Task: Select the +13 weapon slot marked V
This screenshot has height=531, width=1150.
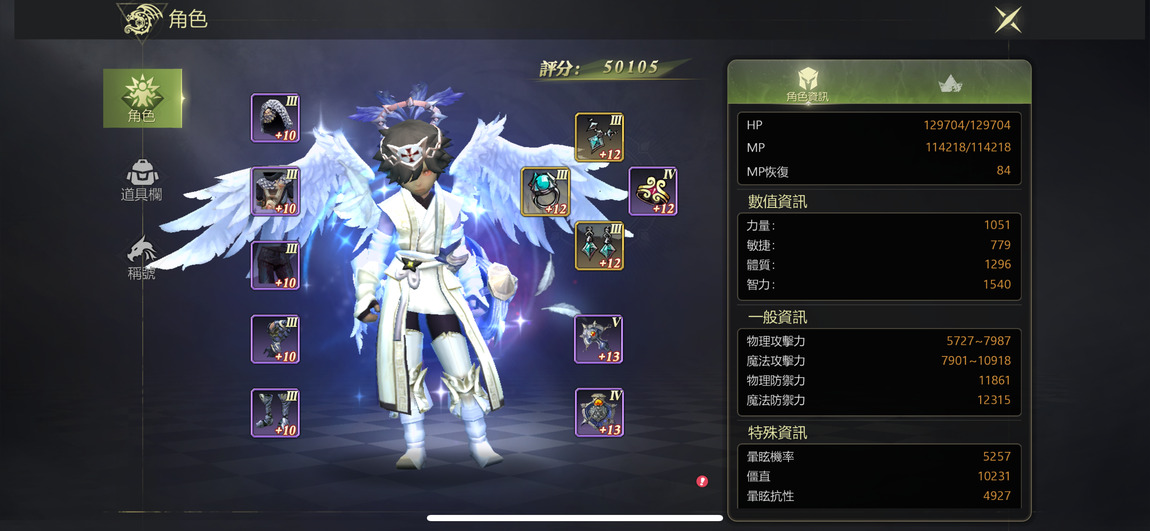Action: (x=599, y=339)
